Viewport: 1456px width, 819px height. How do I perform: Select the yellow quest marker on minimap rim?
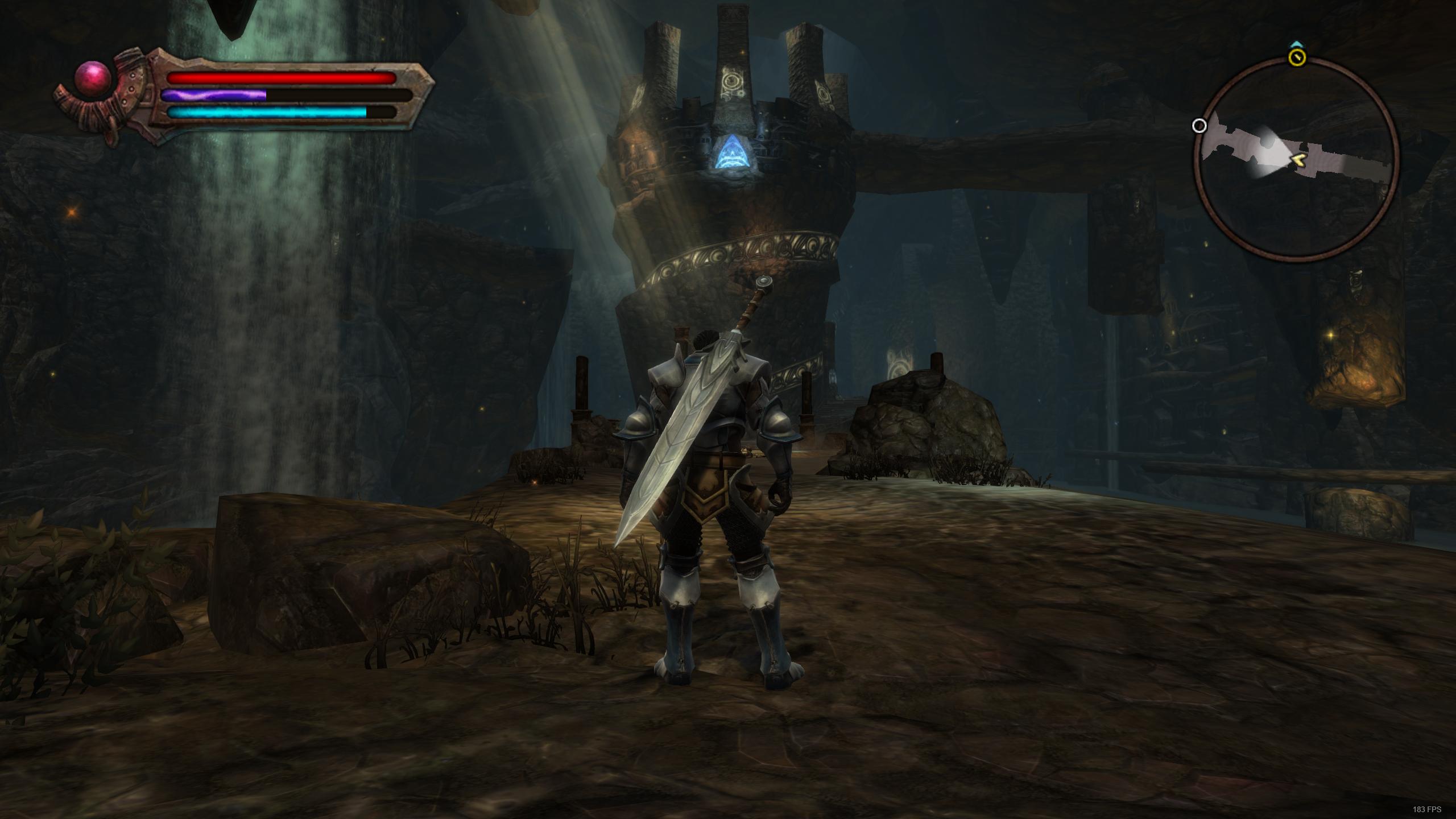1297,57
